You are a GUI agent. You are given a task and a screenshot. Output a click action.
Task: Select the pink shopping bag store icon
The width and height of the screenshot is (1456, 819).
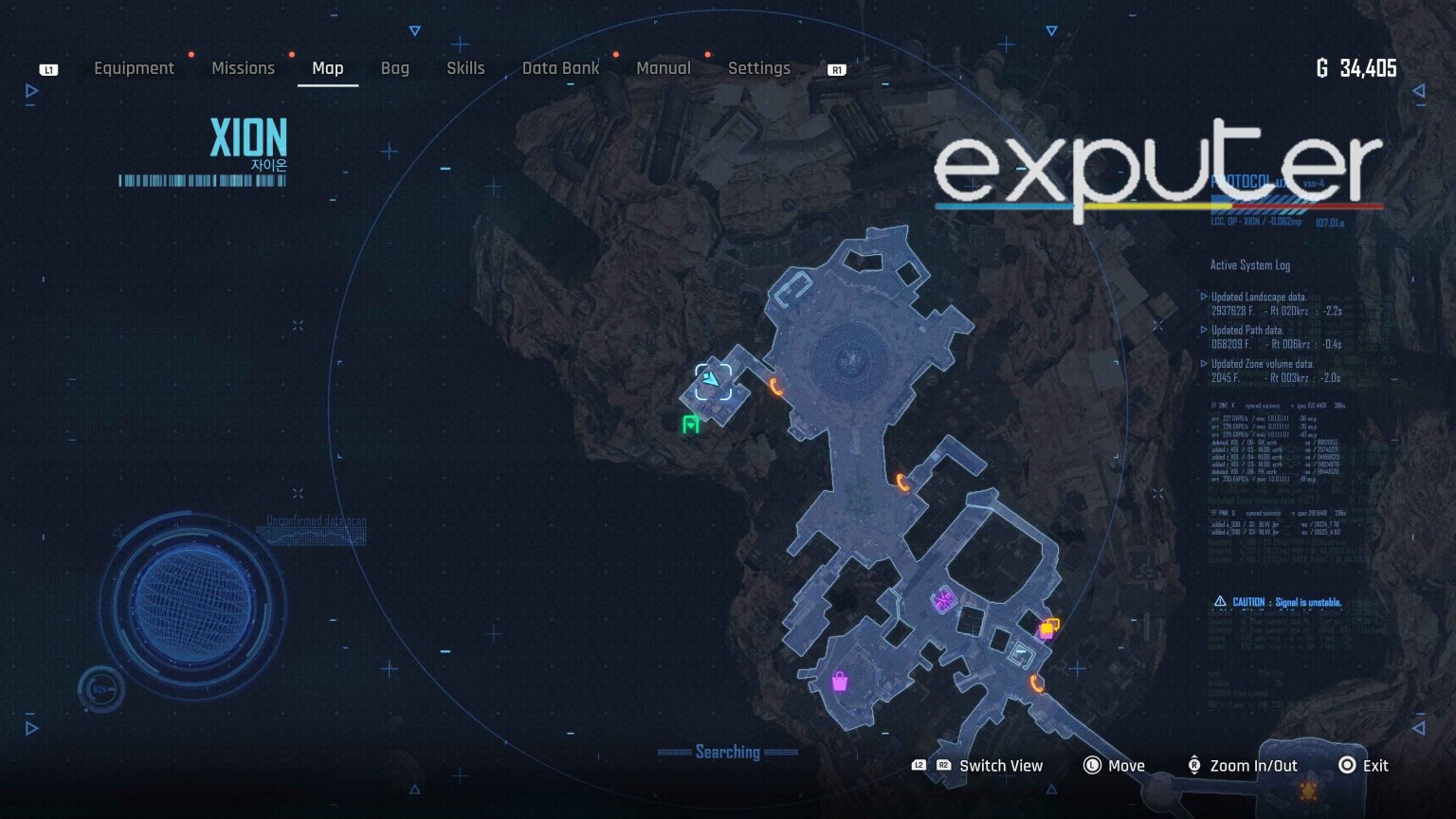pyautogui.click(x=840, y=683)
